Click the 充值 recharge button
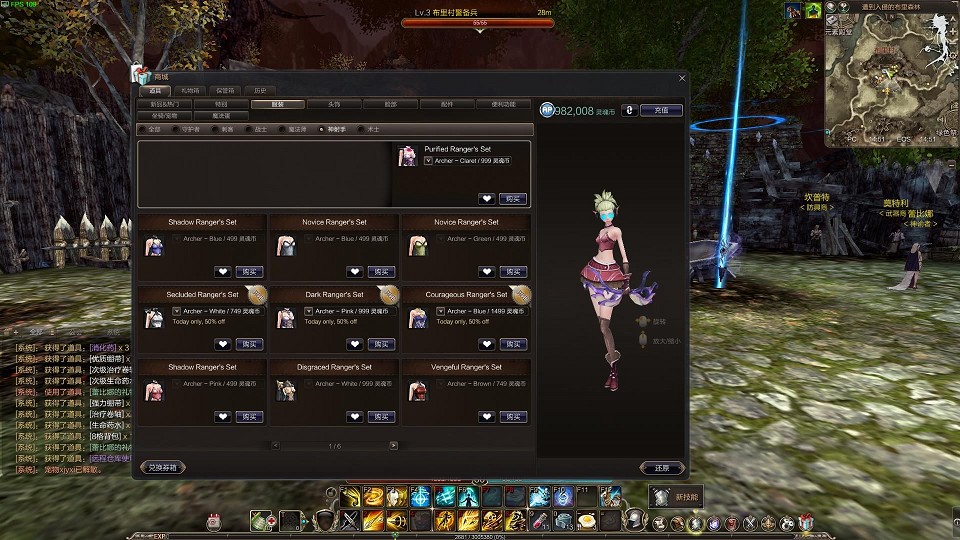 [x=661, y=110]
